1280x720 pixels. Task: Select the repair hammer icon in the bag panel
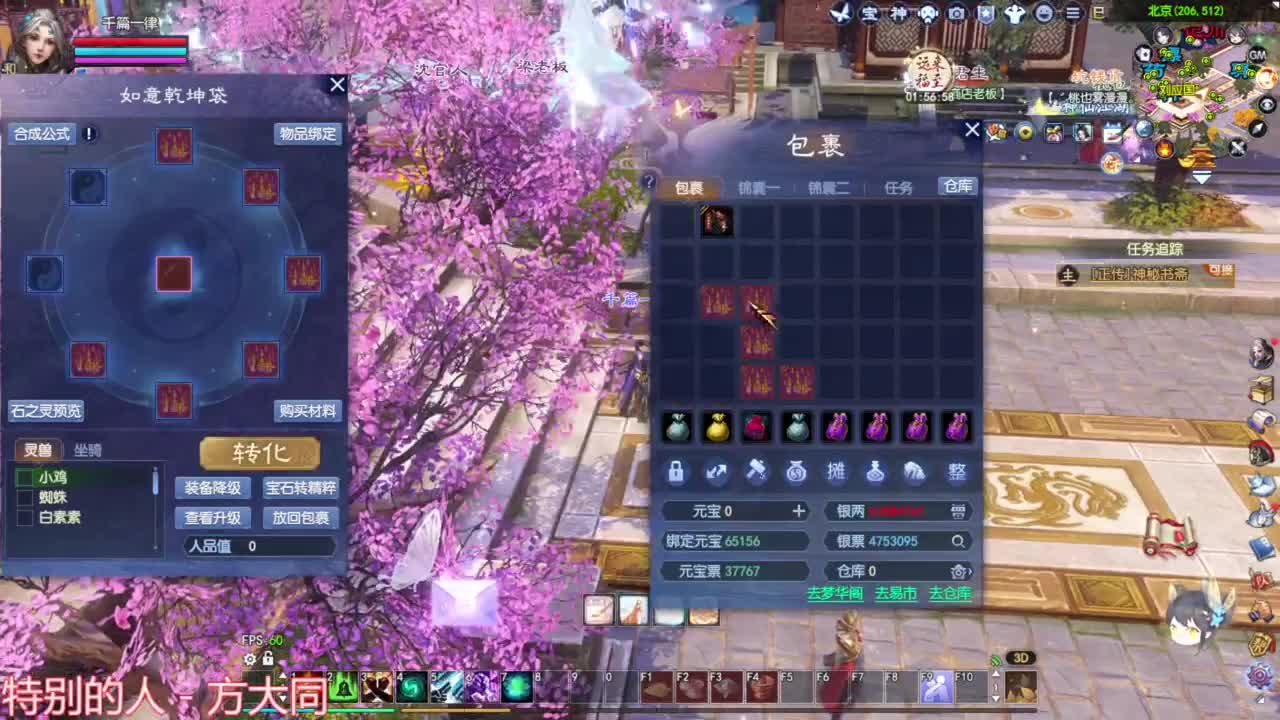click(756, 473)
